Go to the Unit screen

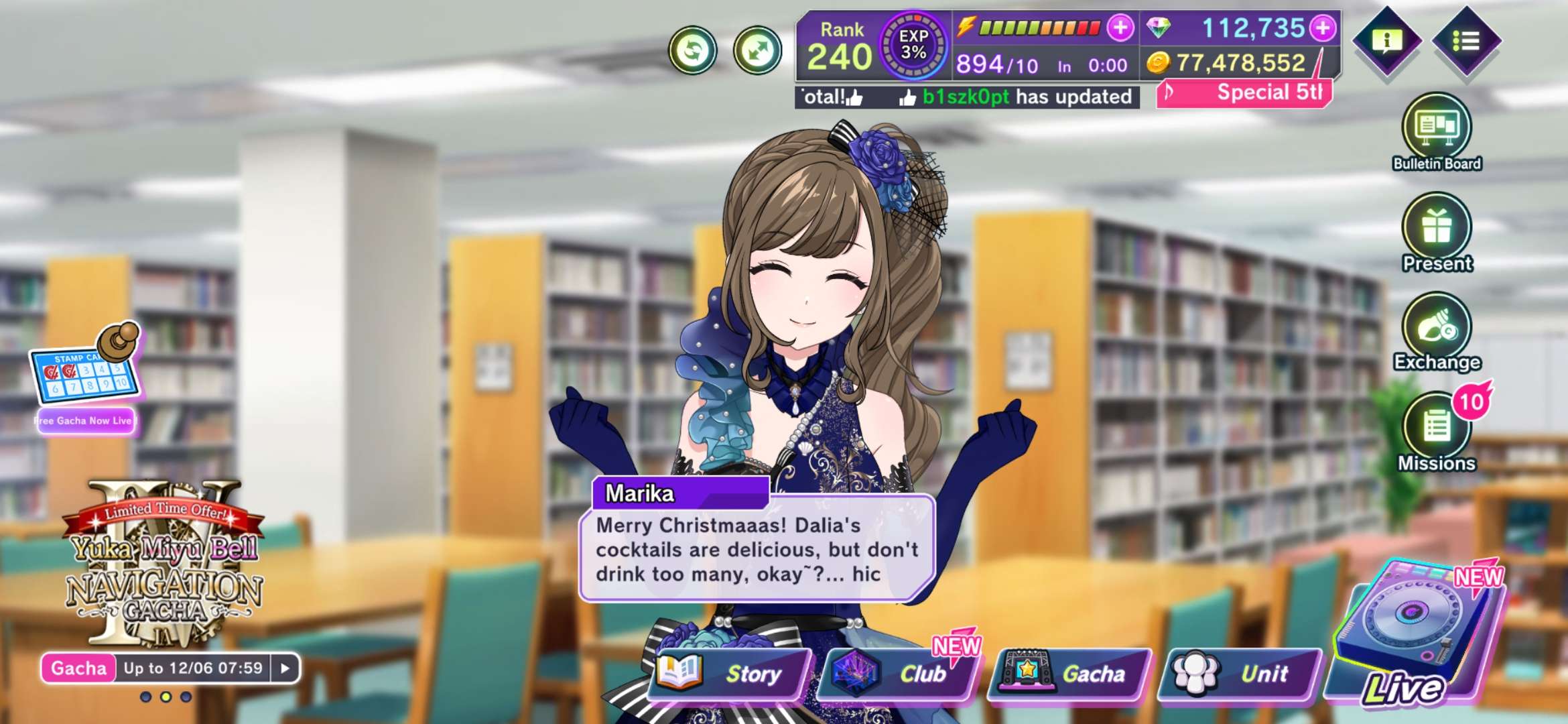1240,673
